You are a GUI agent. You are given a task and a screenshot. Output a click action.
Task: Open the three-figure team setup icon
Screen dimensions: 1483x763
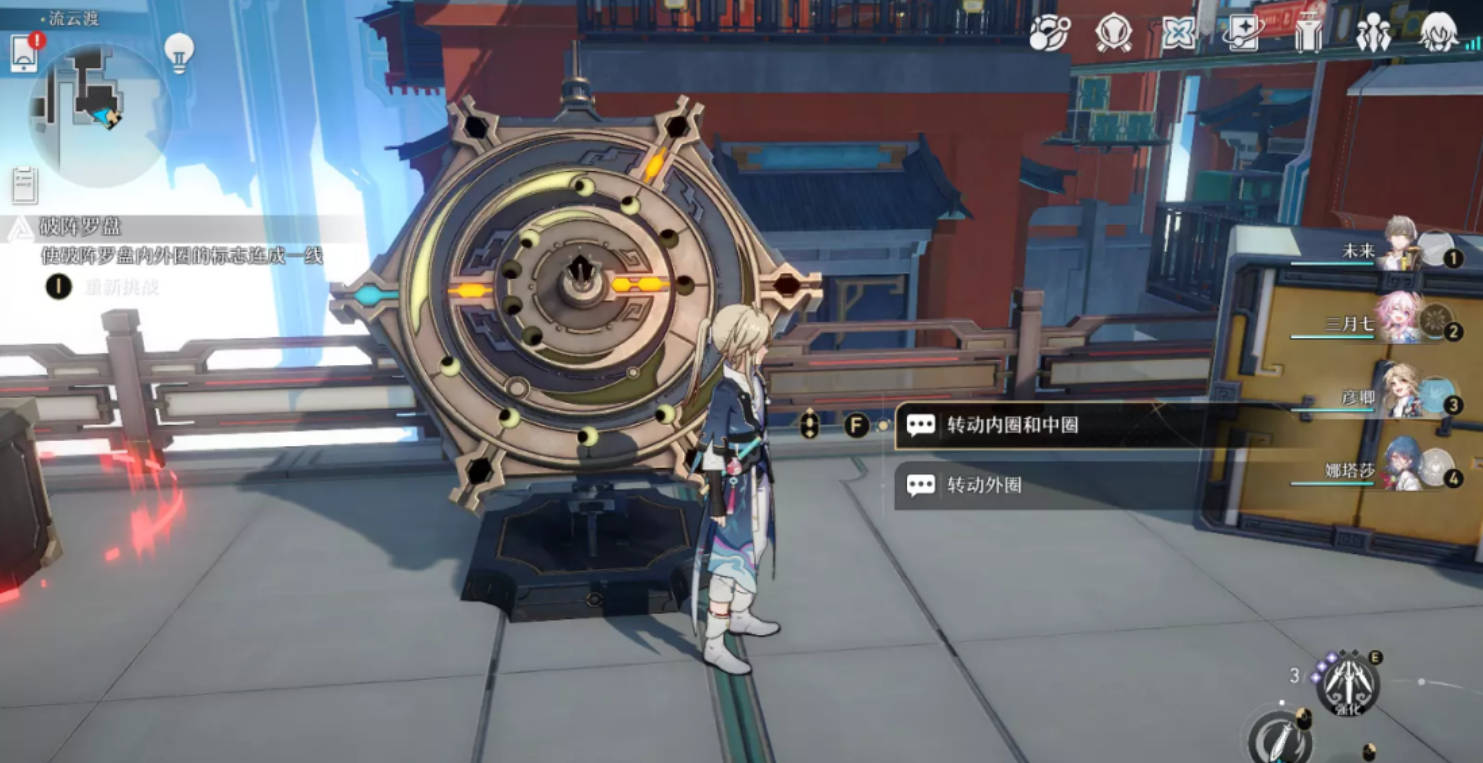pyautogui.click(x=1373, y=34)
